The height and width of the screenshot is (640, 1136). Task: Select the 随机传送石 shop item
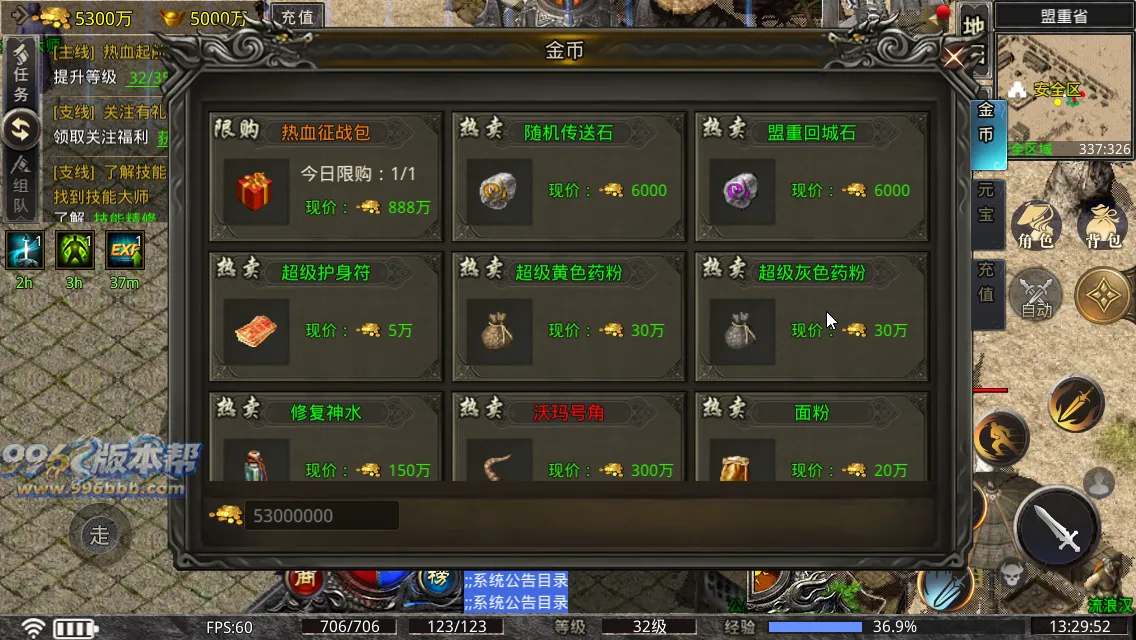[568, 177]
